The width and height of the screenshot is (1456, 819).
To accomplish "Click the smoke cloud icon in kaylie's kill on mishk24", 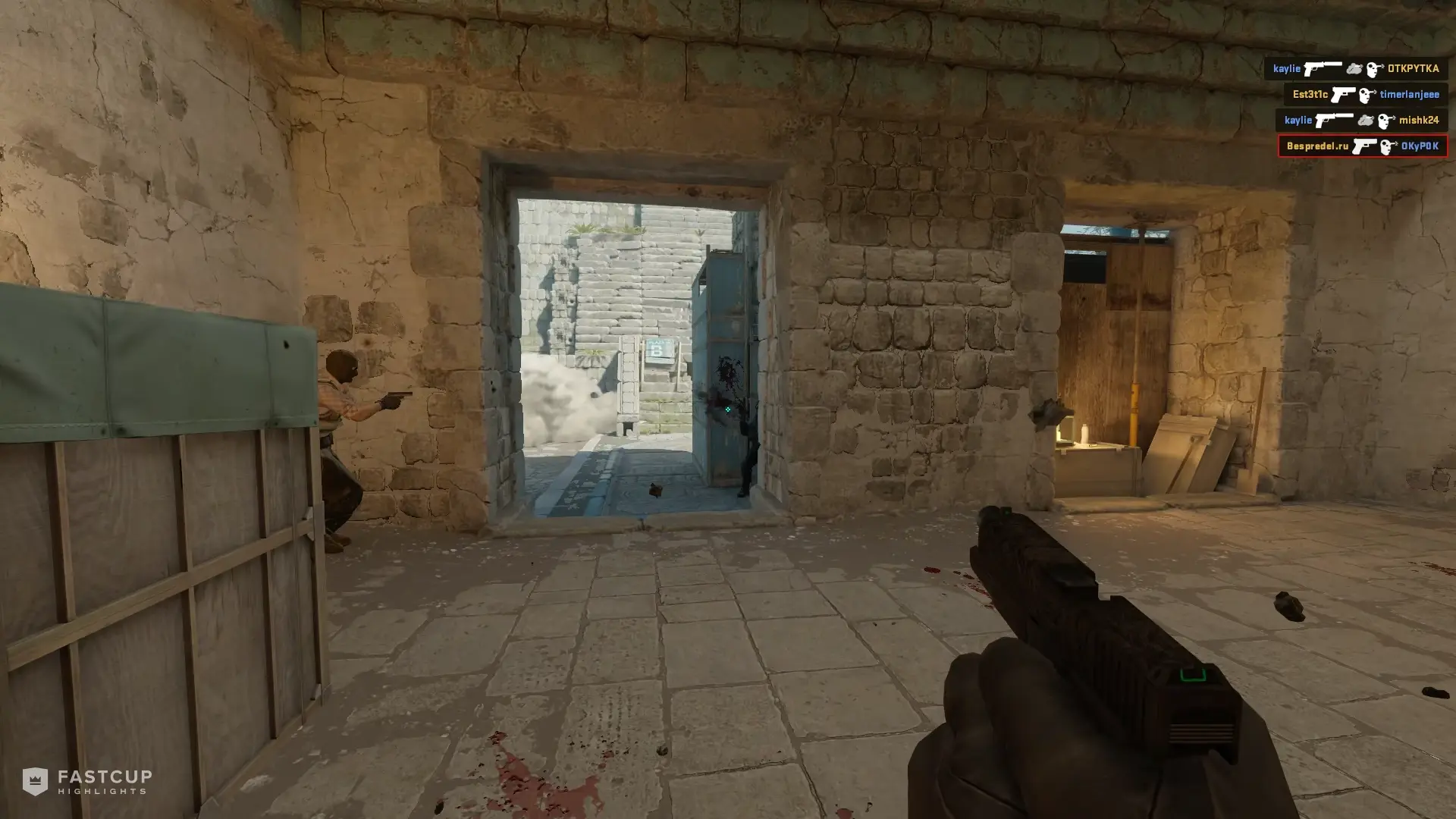I will click(x=1366, y=120).
